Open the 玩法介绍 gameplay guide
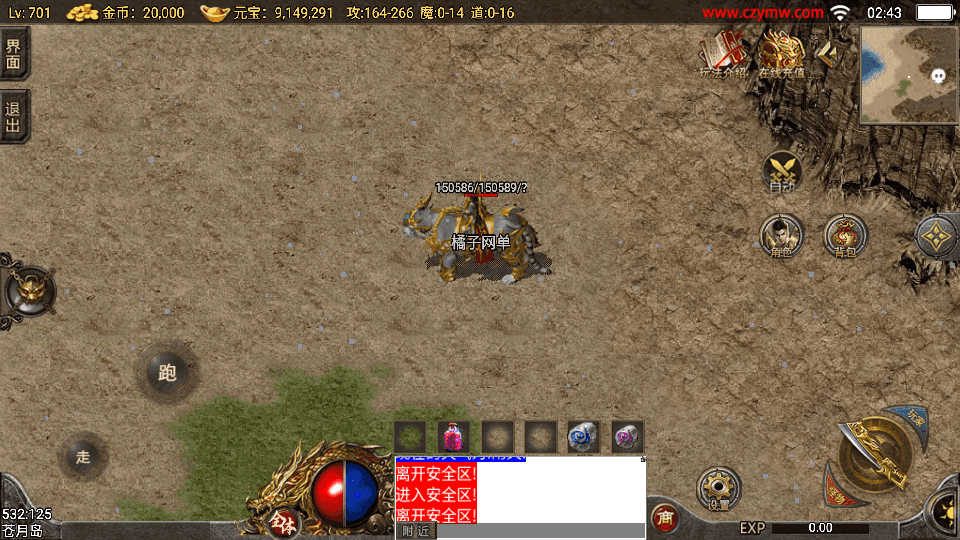Screen dimensions: 960x540 723,52
